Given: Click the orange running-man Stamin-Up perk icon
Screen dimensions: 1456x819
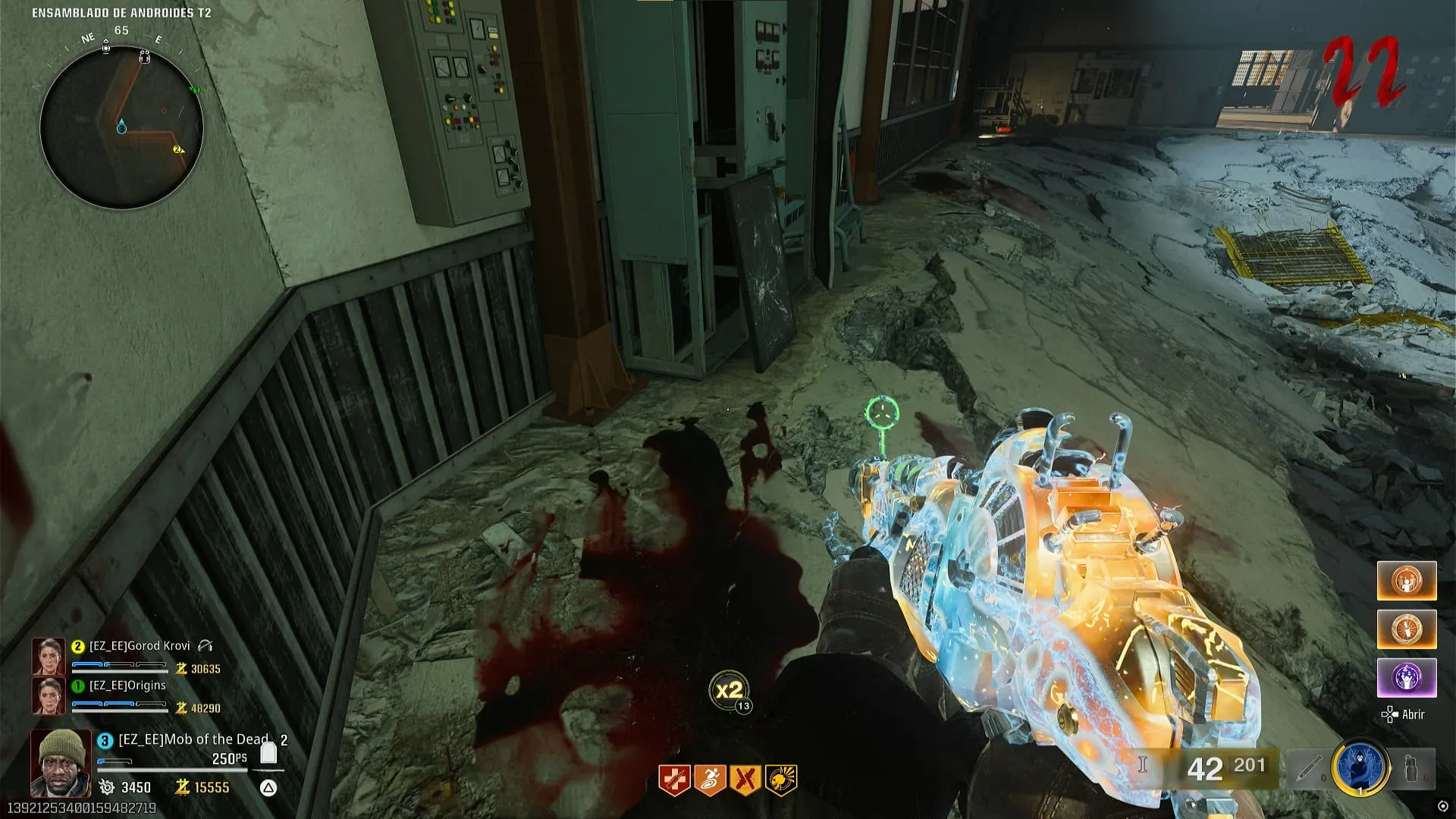Looking at the screenshot, I should tap(709, 780).
